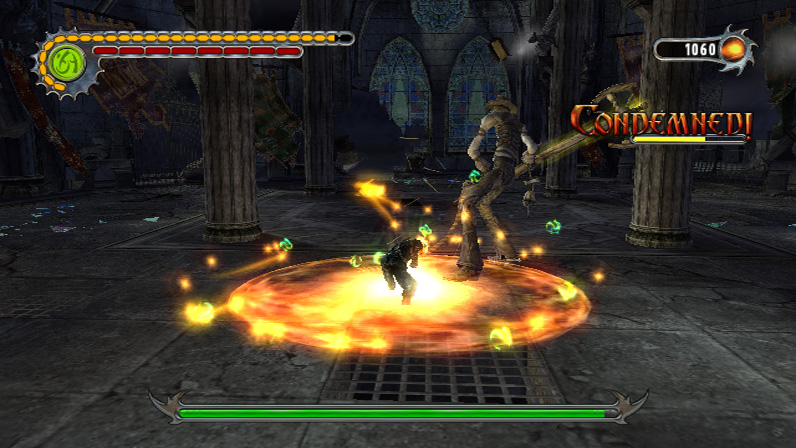Select the flaming soul orb icon
This screenshot has width=796, height=448.
coord(733,48)
